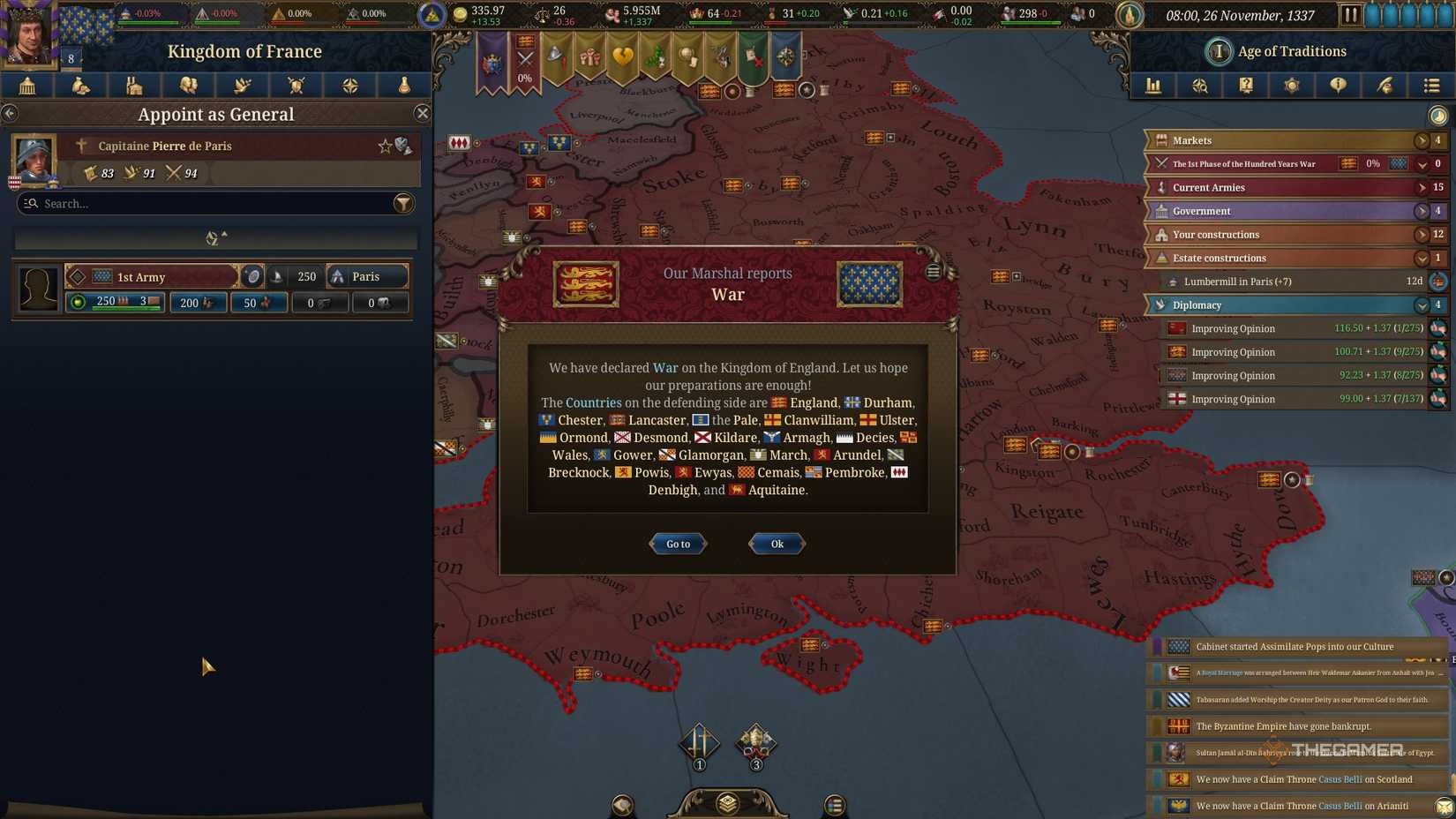
Task: Open the magnifying glass search tool
Action: (1200, 86)
